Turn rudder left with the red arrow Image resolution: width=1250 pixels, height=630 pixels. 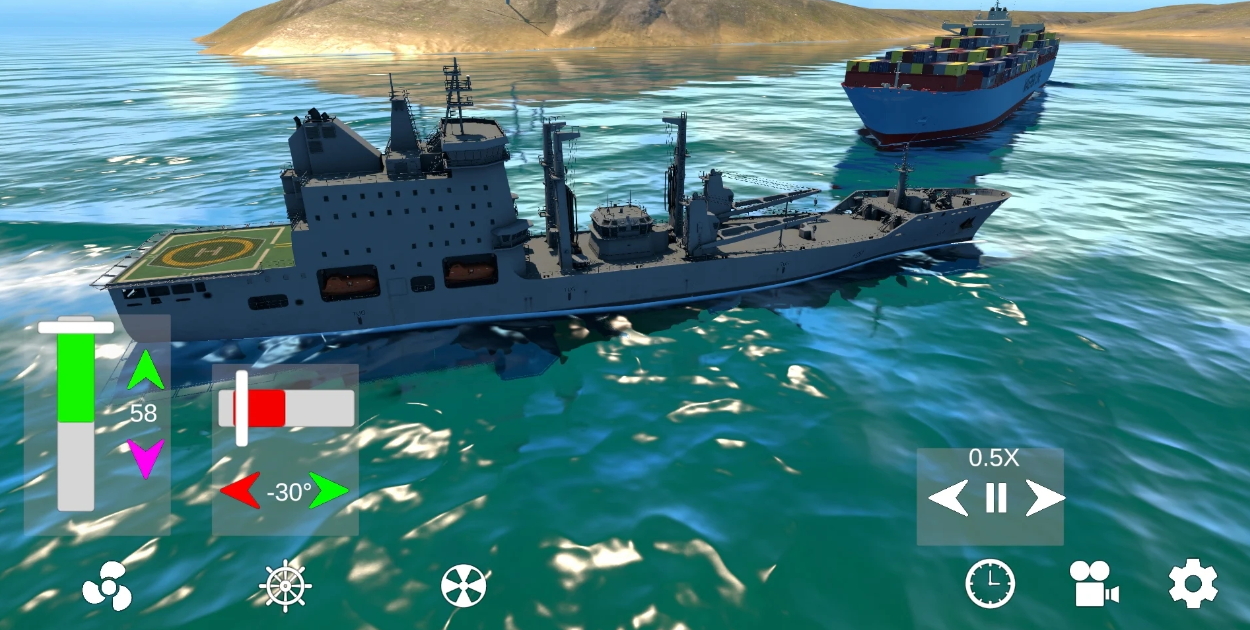(x=240, y=491)
